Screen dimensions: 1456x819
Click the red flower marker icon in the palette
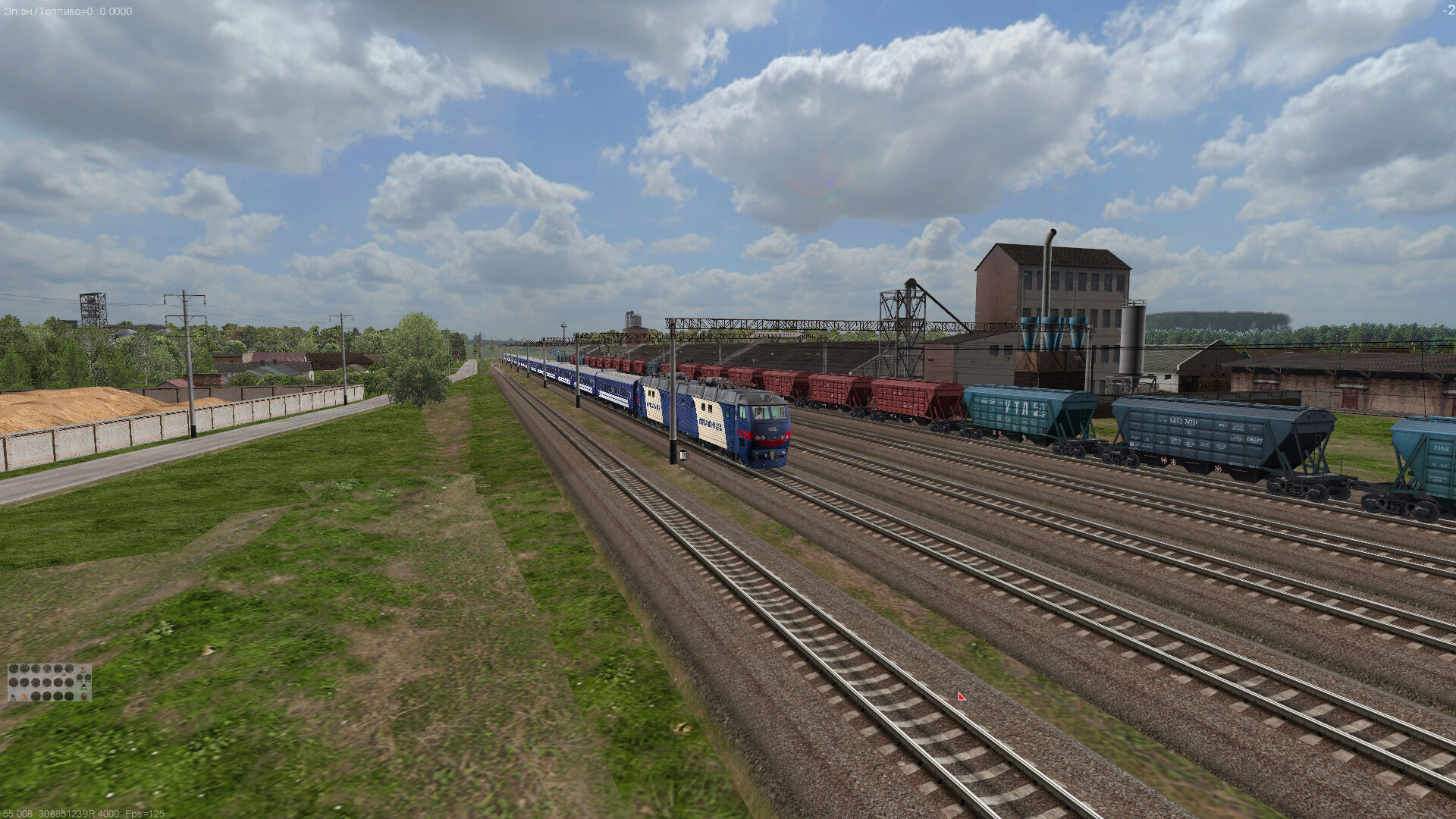click(x=83, y=668)
